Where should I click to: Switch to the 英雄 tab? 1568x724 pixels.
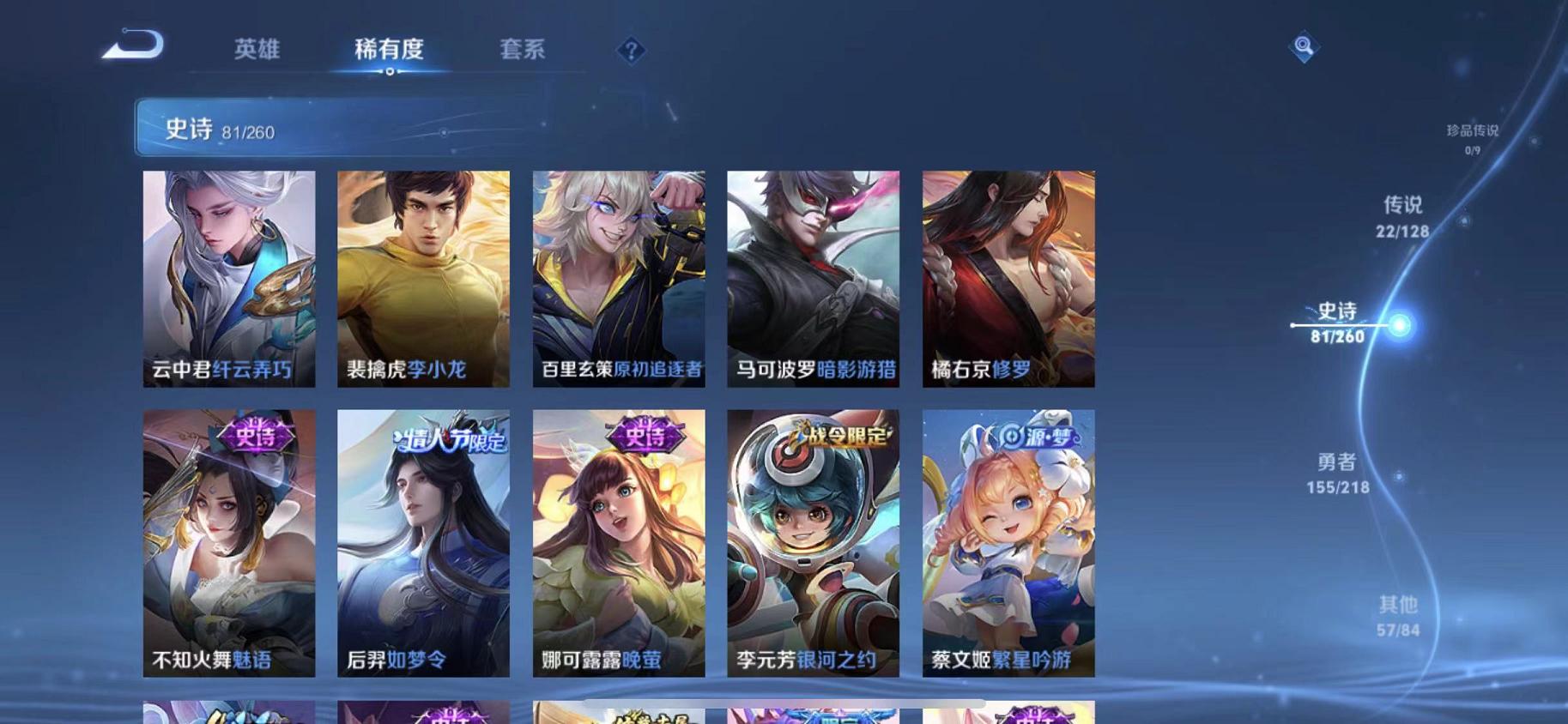coord(258,50)
